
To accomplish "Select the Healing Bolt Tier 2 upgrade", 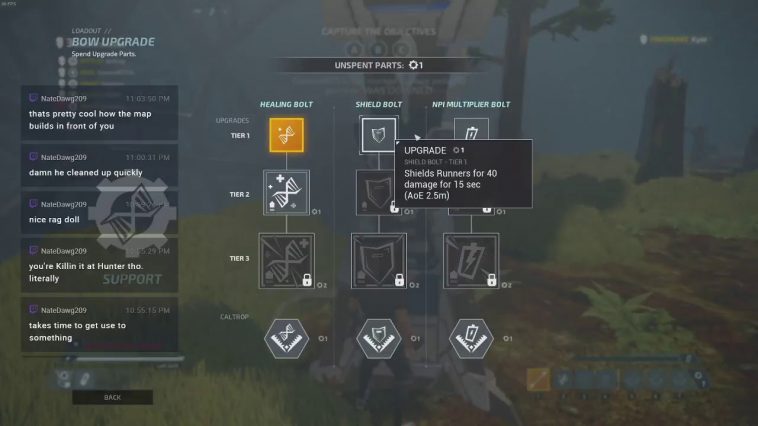I will pos(286,192).
